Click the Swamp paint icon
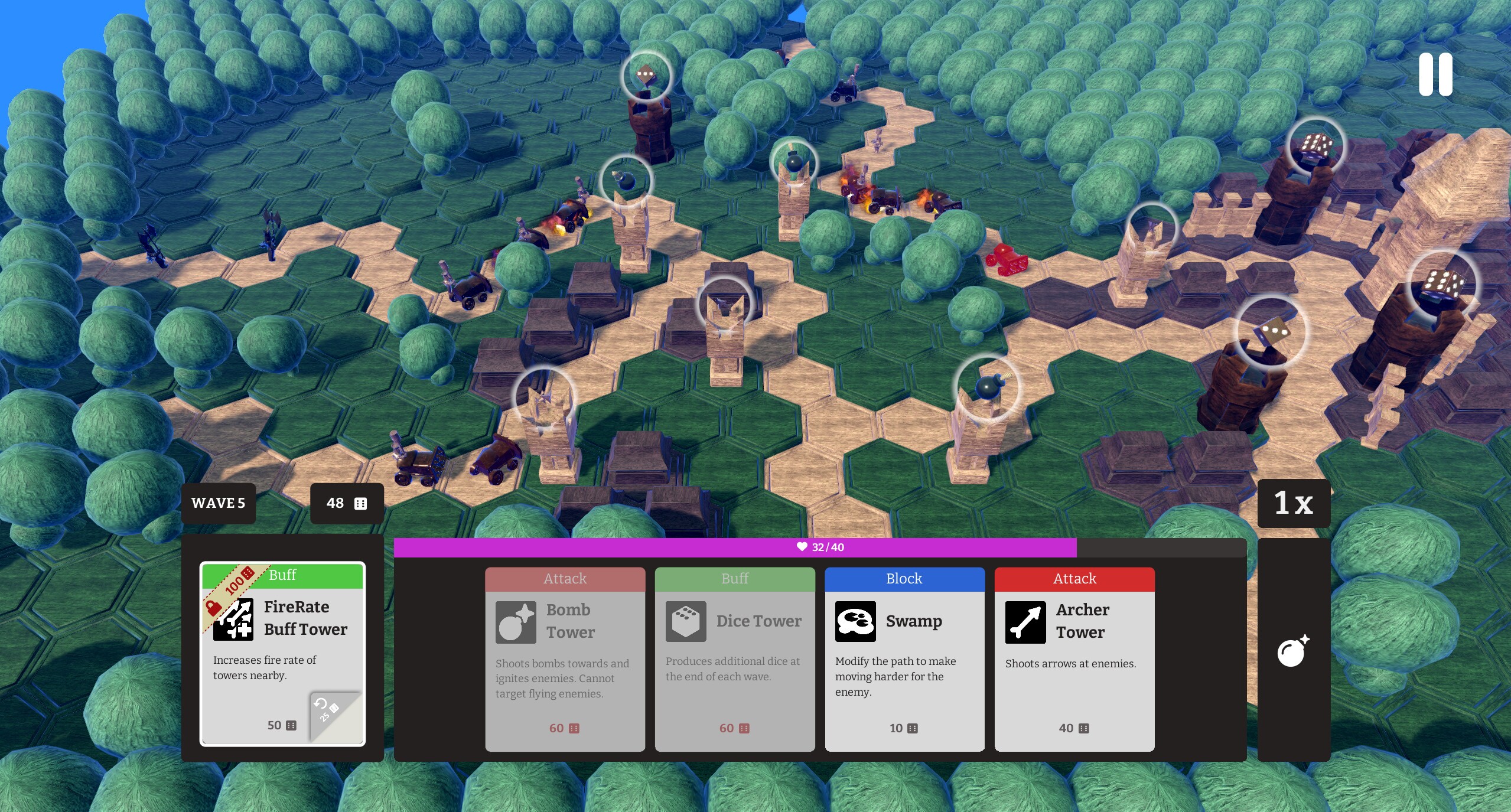 pyautogui.click(x=855, y=621)
